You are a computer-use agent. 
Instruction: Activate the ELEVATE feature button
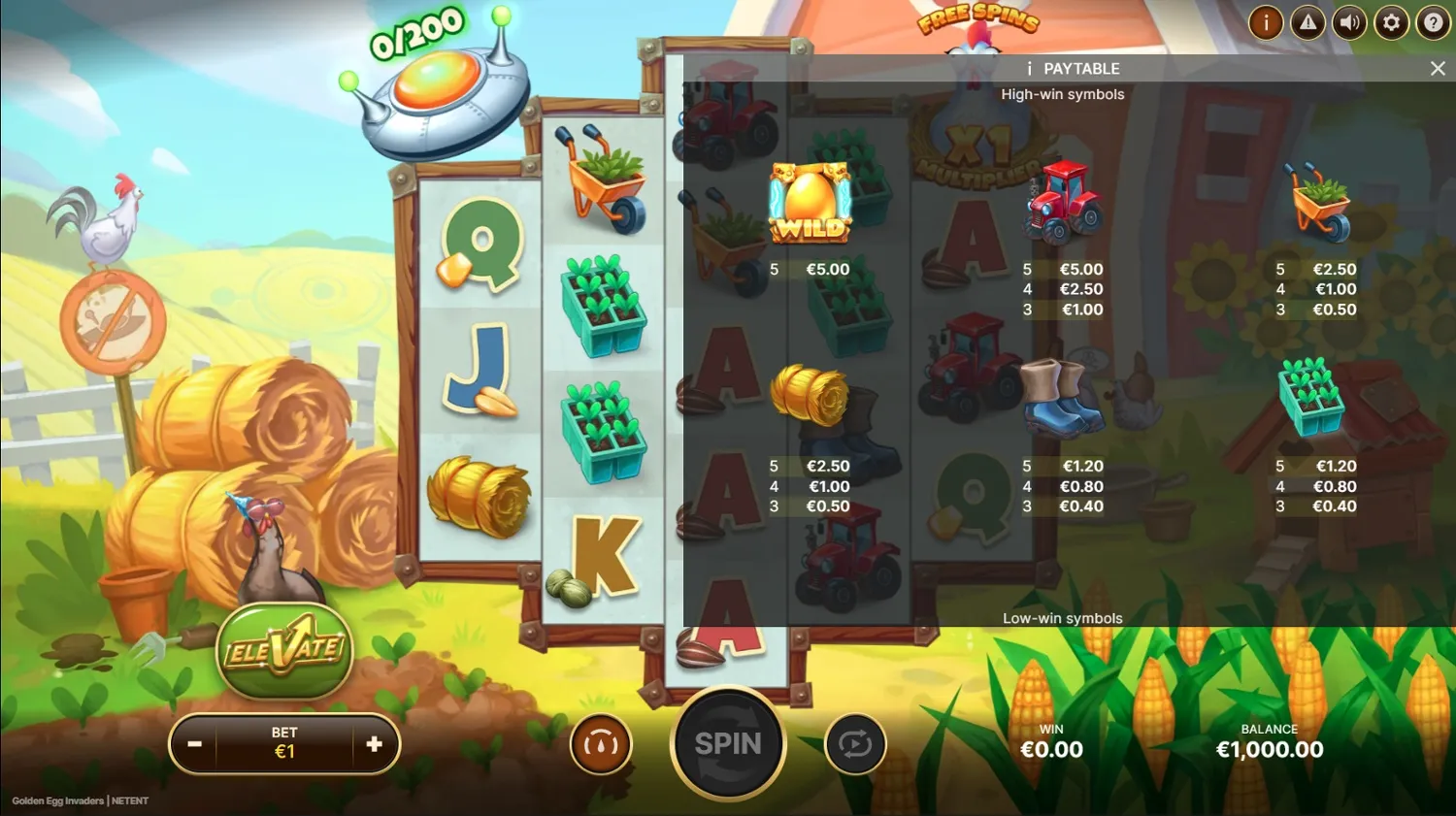point(284,651)
